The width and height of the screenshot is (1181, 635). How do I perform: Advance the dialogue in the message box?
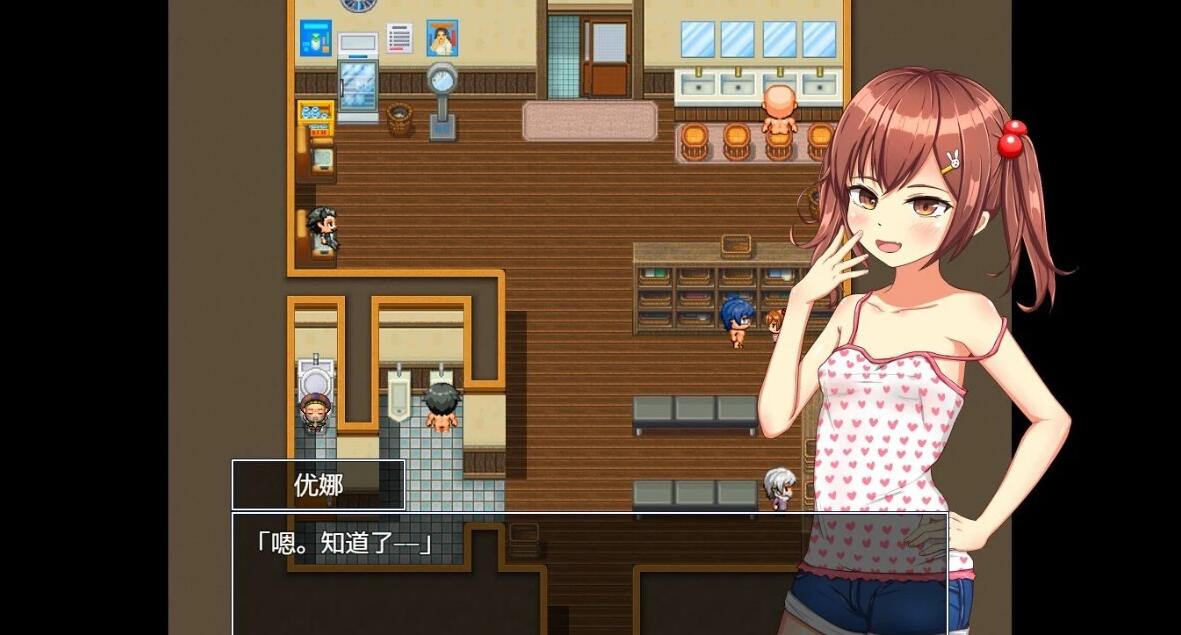click(589, 573)
